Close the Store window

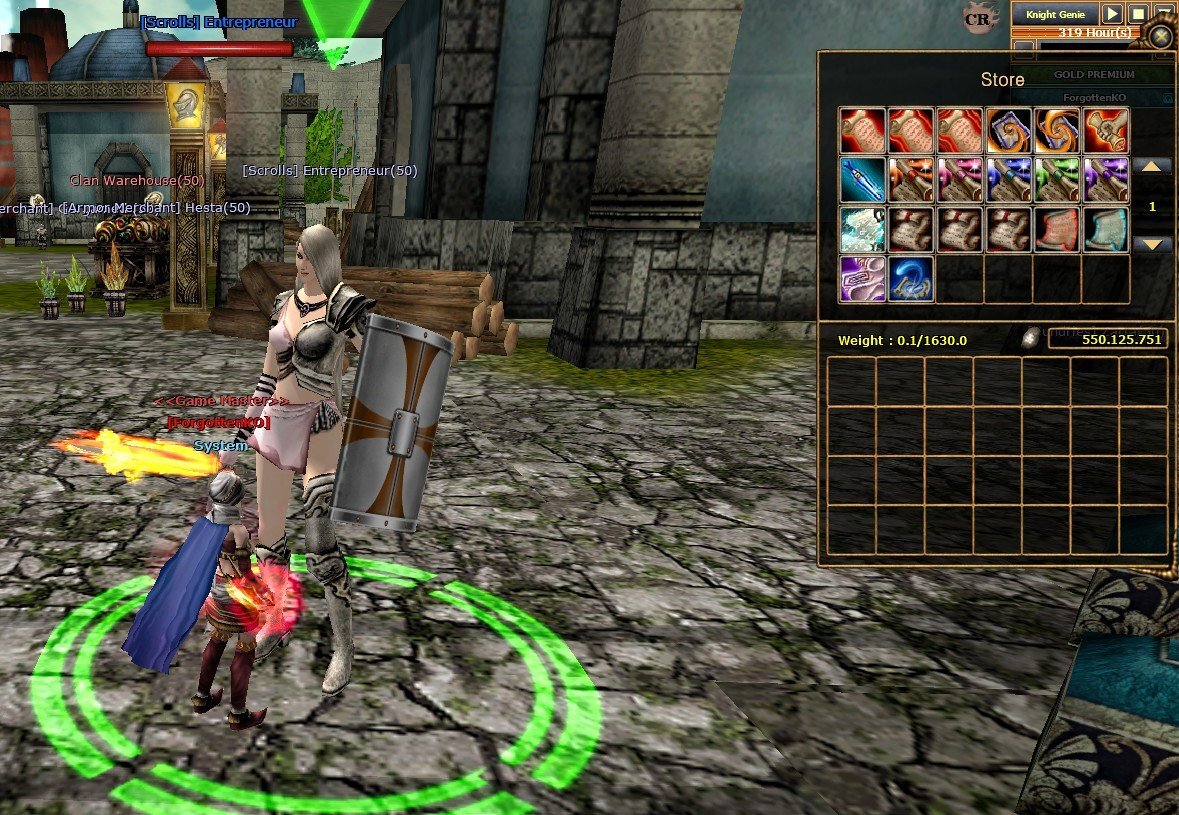[x=1160, y=38]
